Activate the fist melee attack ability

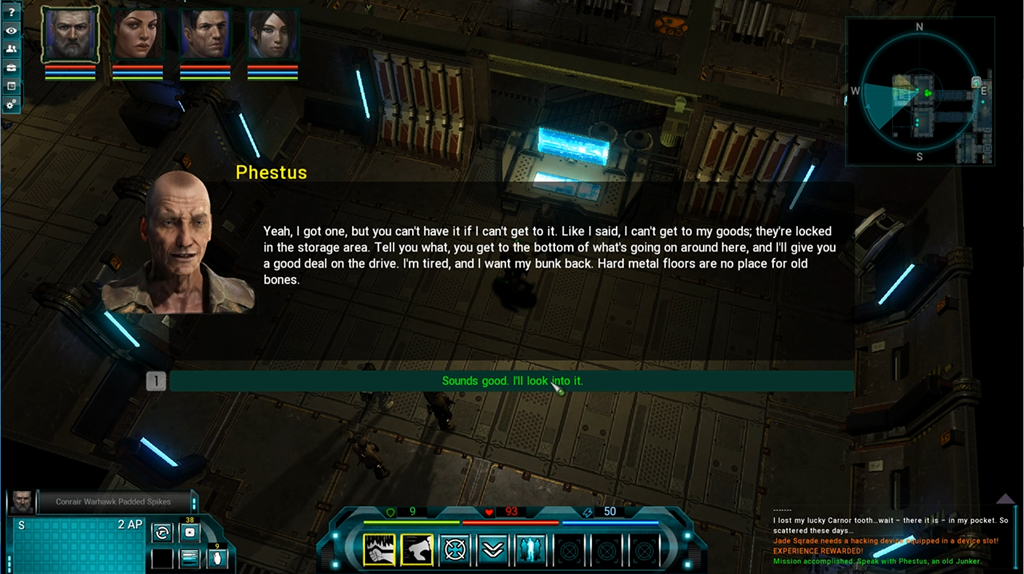click(379, 549)
